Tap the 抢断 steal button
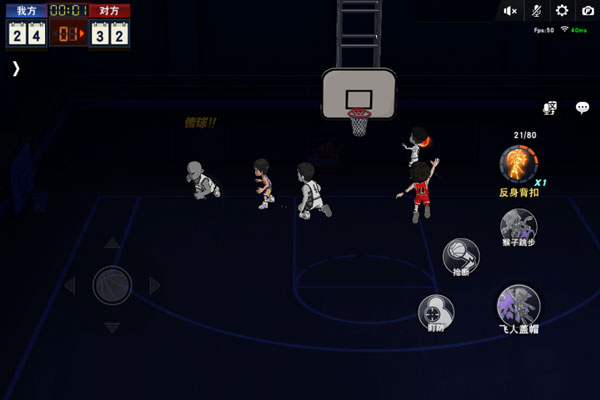 click(460, 254)
